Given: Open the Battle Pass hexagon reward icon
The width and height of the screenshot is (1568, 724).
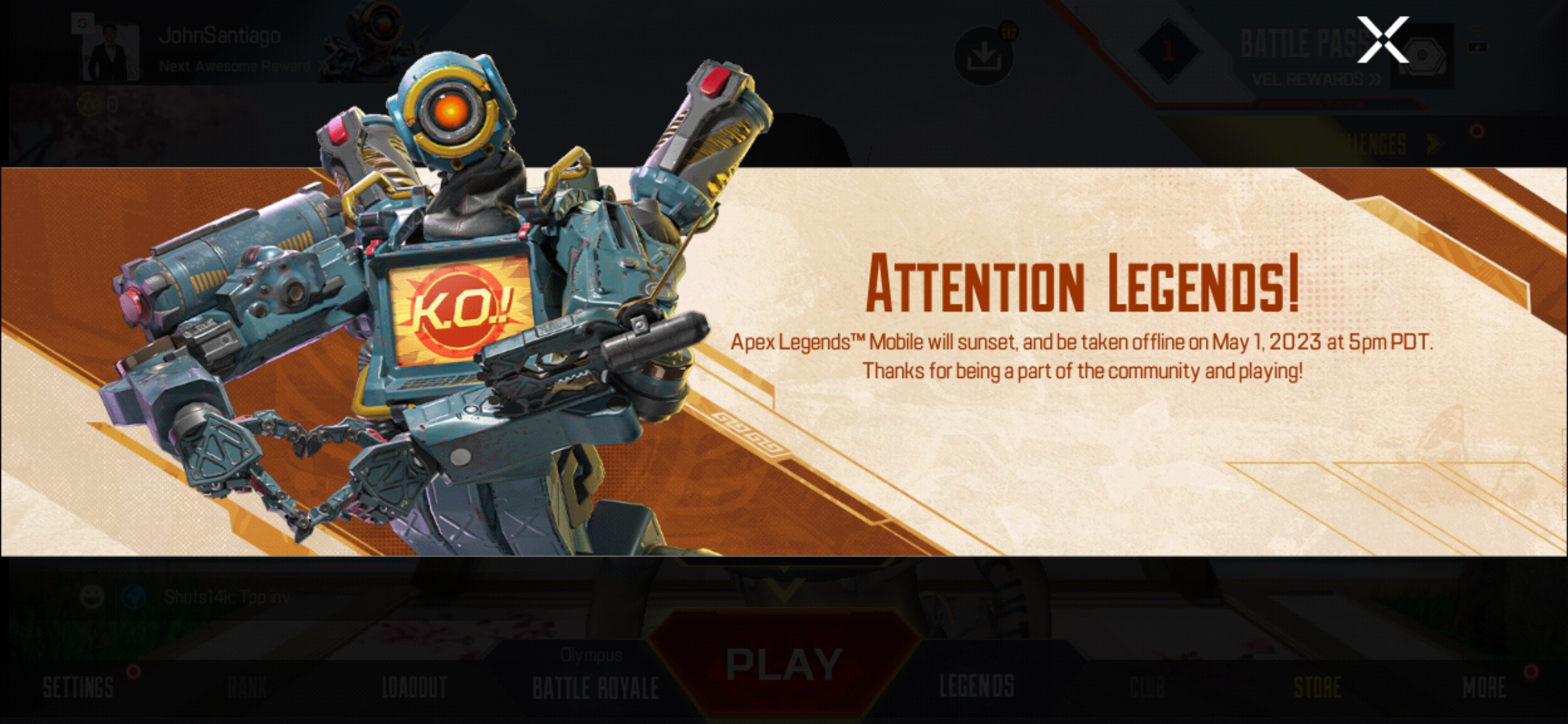Looking at the screenshot, I should [x=1423, y=54].
